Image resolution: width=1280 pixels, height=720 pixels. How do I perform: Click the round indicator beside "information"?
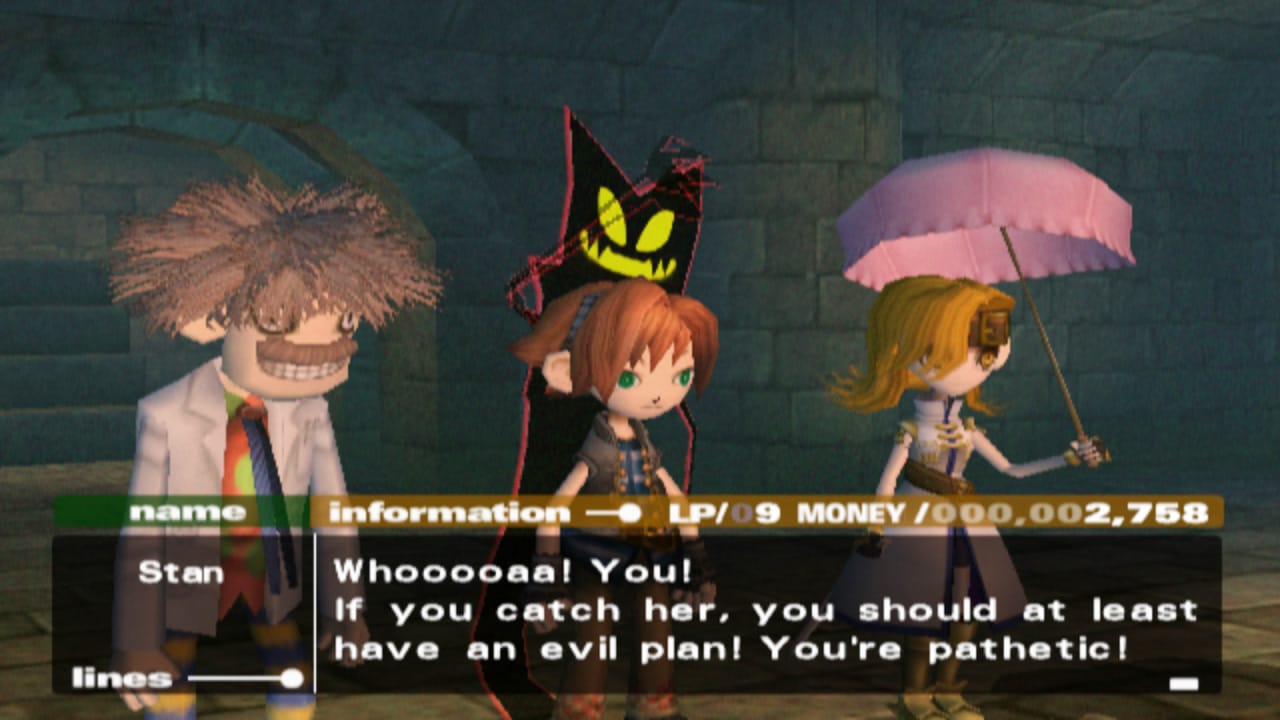[630, 513]
